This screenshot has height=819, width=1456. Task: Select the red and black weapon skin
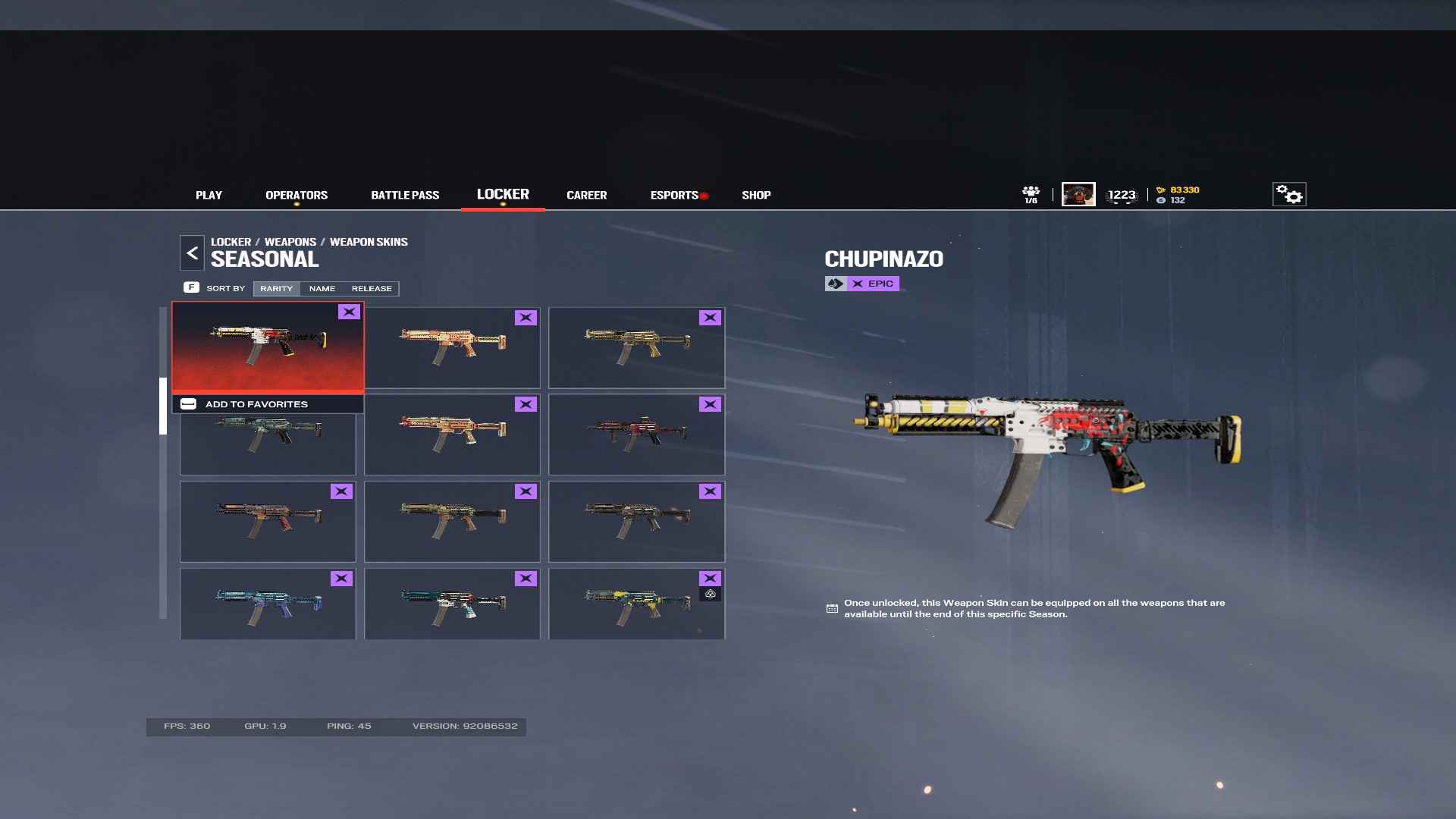[x=636, y=435]
